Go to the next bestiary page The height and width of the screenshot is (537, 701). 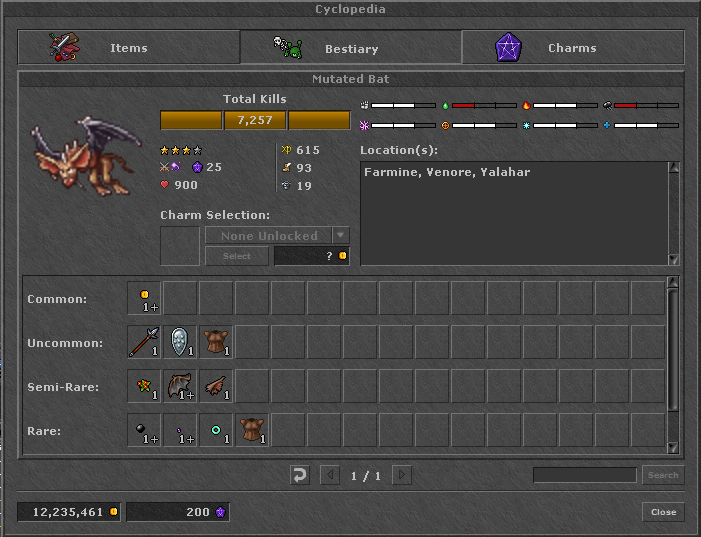tap(401, 475)
